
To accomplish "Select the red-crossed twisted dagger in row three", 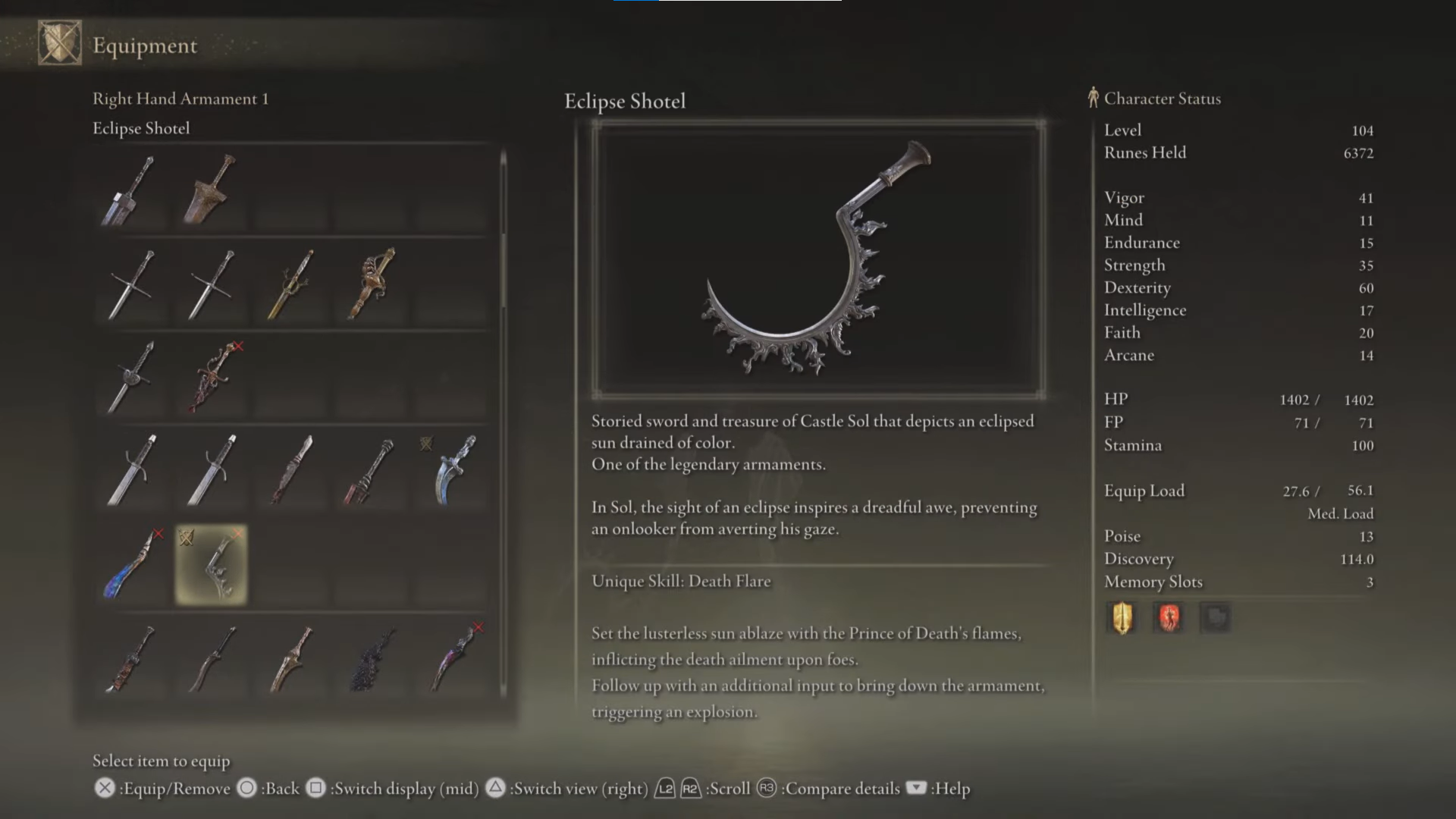I will pos(210,377).
